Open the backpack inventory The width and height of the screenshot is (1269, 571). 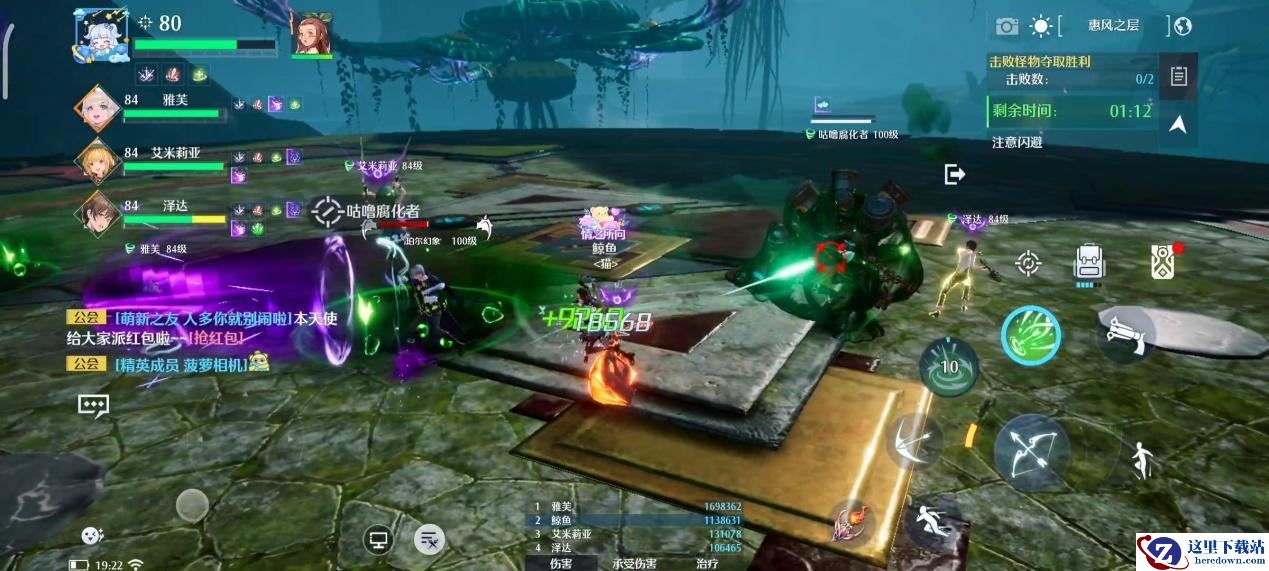click(x=1089, y=263)
